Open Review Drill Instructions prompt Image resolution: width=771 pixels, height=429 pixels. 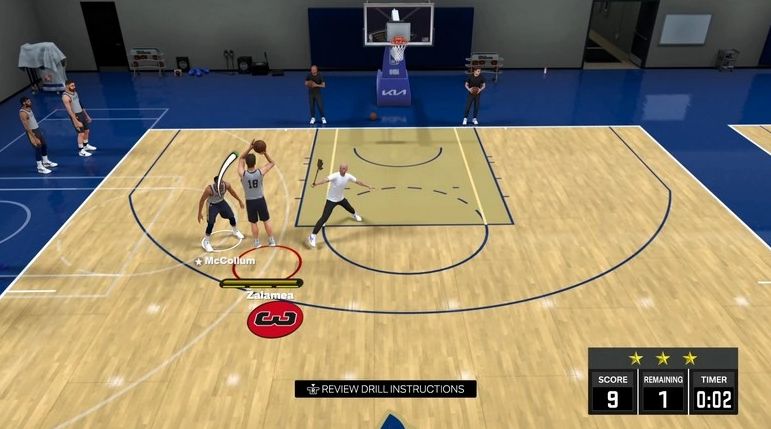[x=385, y=389]
